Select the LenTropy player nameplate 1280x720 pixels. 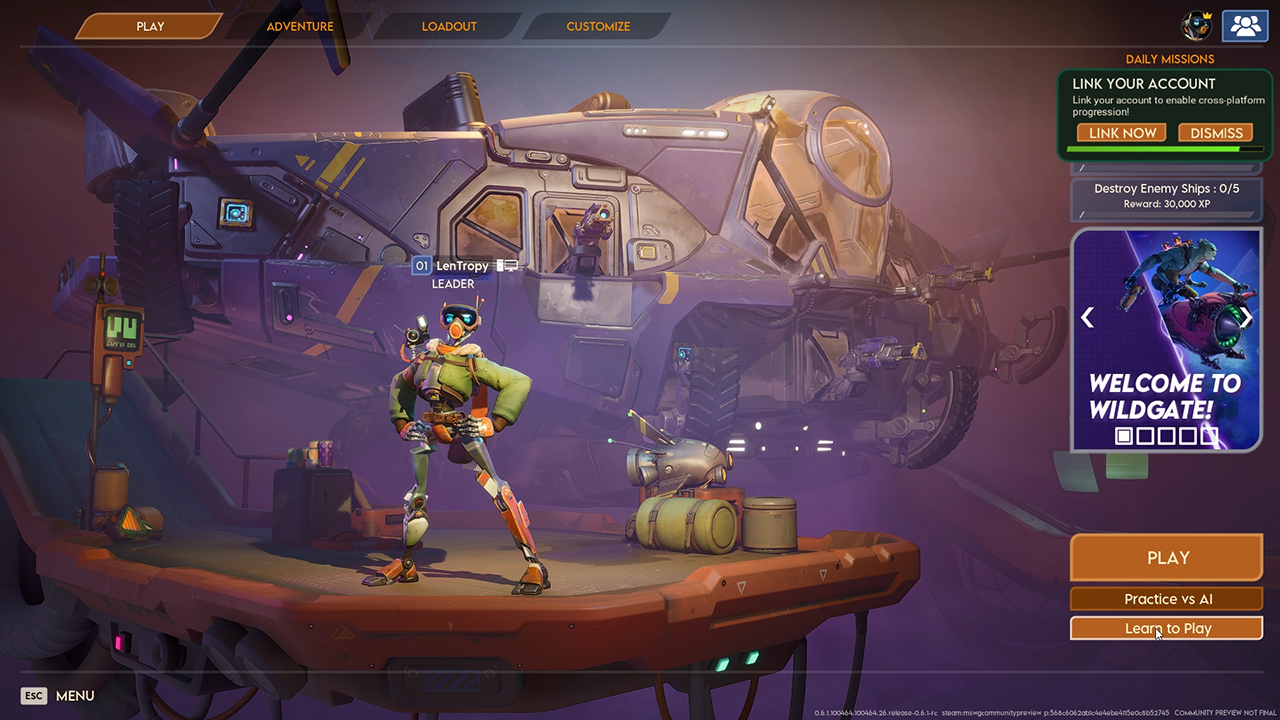462,266
